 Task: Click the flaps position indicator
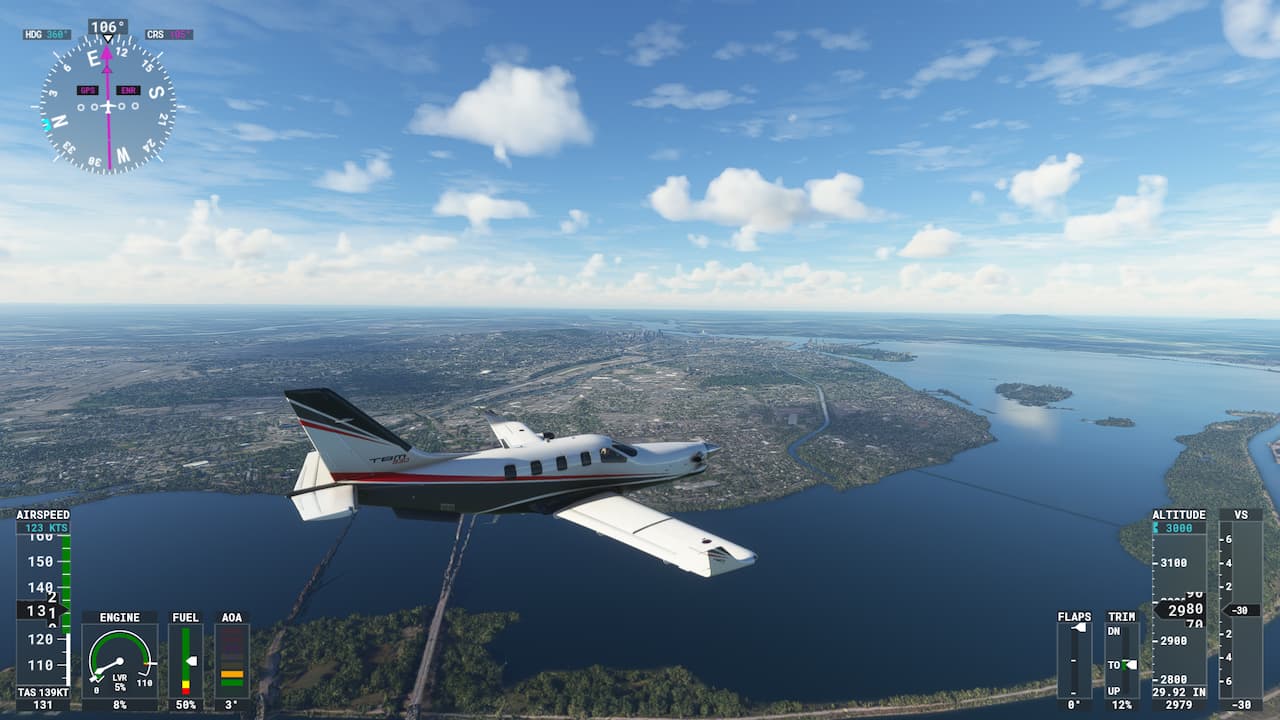[1074, 660]
